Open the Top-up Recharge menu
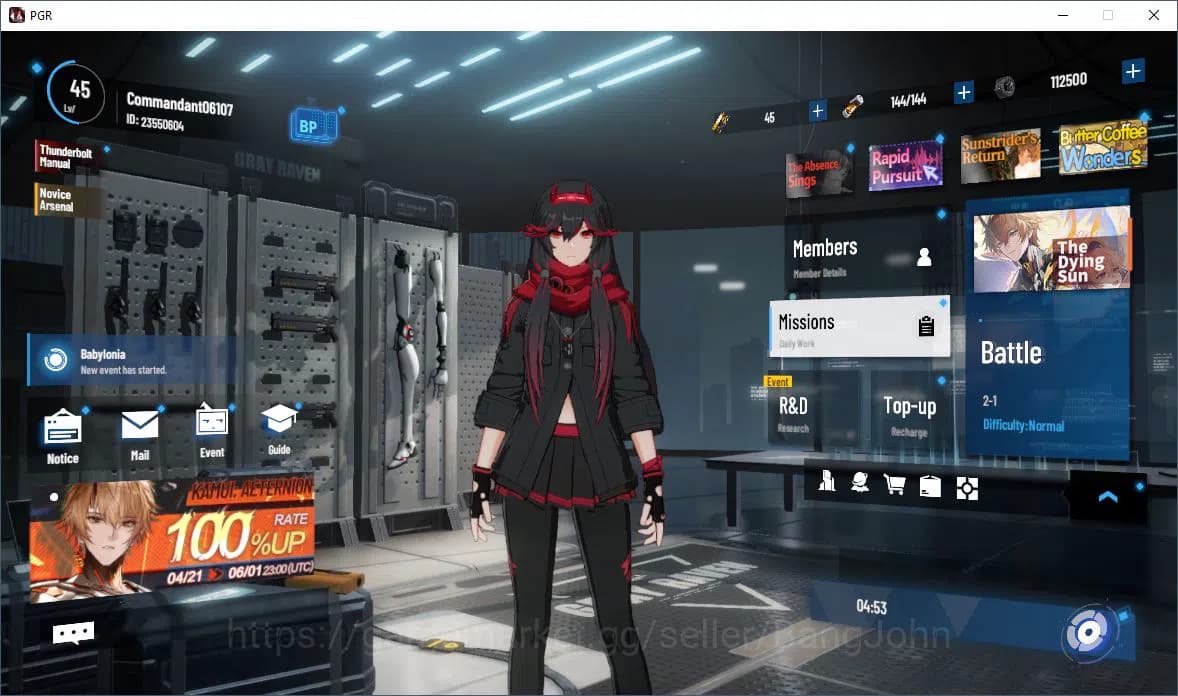The height and width of the screenshot is (696, 1178). click(x=910, y=411)
